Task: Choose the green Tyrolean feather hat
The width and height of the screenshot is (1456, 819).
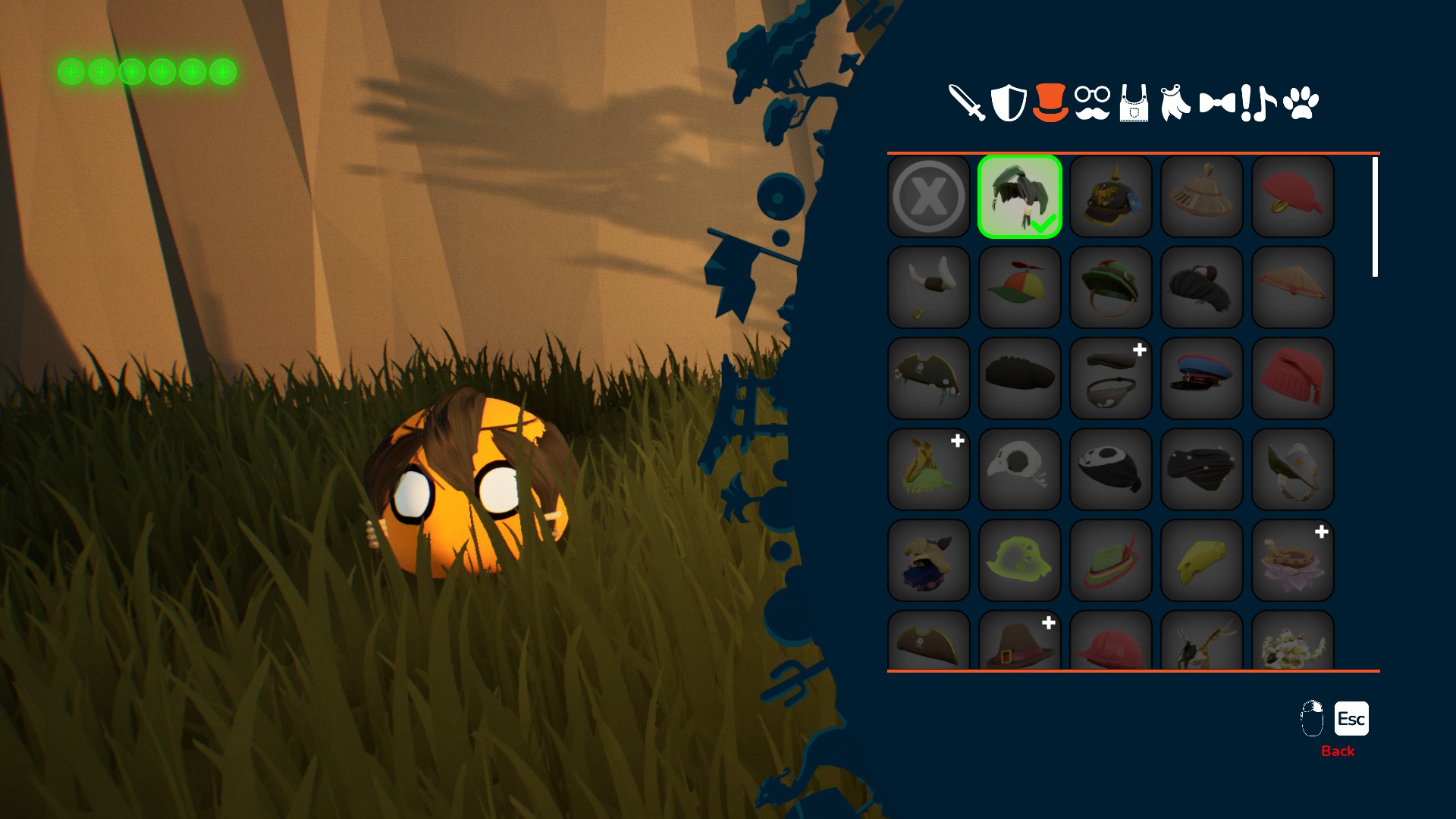Action: [x=1111, y=561]
